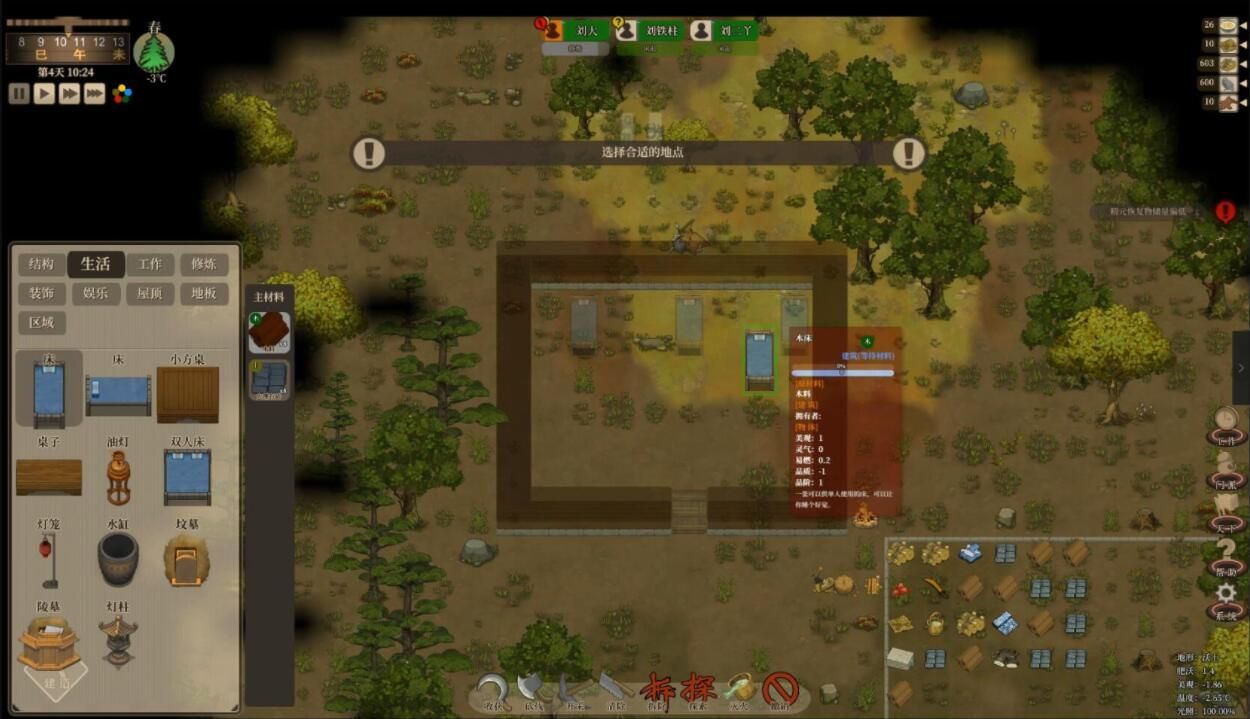Show the 地板 category tab
Image resolution: width=1250 pixels, height=719 pixels.
pos(204,294)
